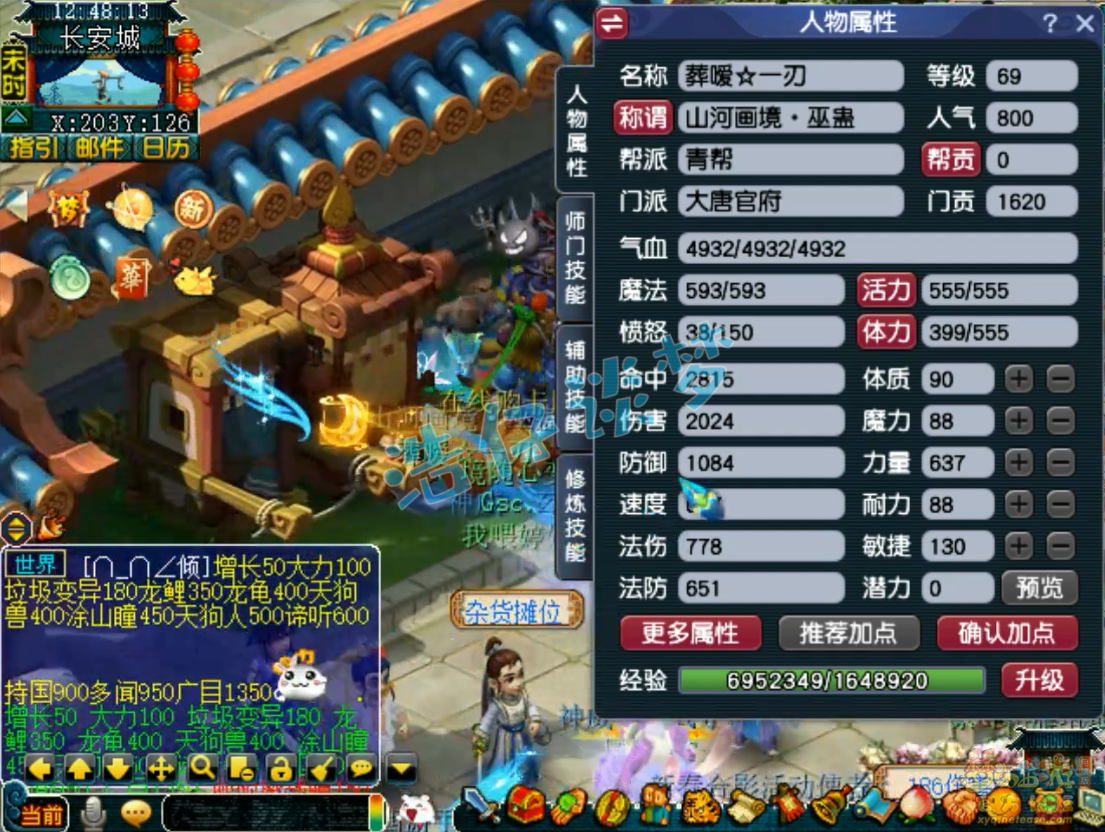Choose 推荐加点 recommended allocation
This screenshot has height=832, width=1105.
pyautogui.click(x=848, y=632)
